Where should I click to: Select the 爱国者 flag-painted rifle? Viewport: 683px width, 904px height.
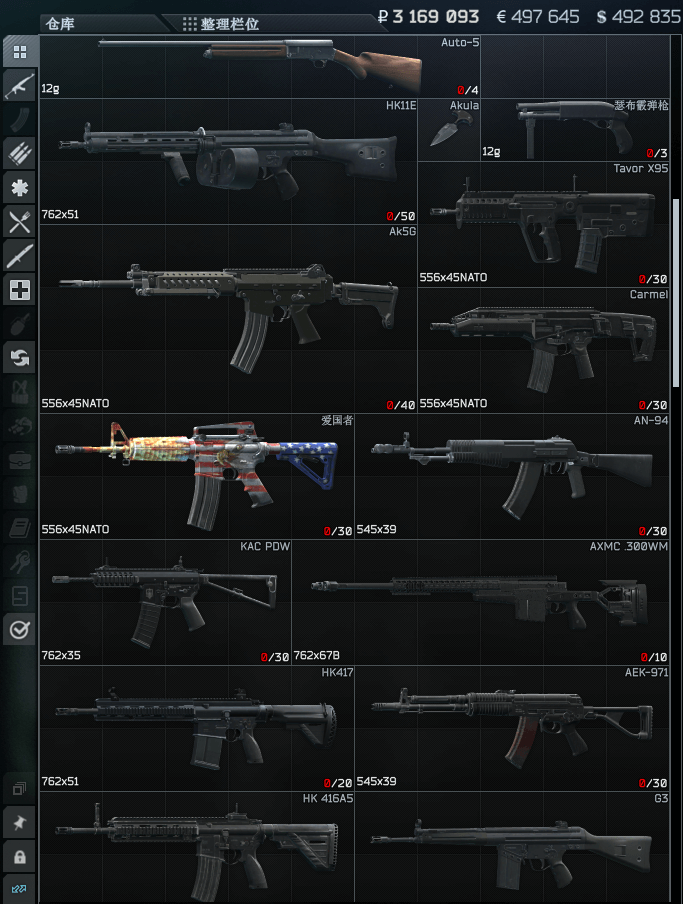point(197,476)
